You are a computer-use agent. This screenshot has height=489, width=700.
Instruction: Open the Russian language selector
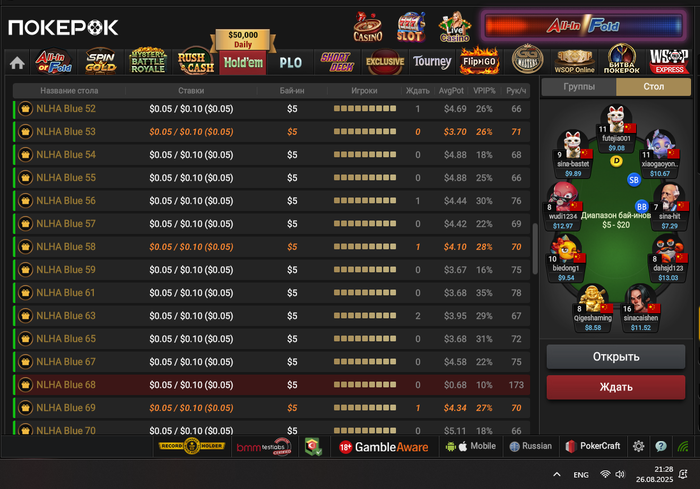tap(530, 447)
